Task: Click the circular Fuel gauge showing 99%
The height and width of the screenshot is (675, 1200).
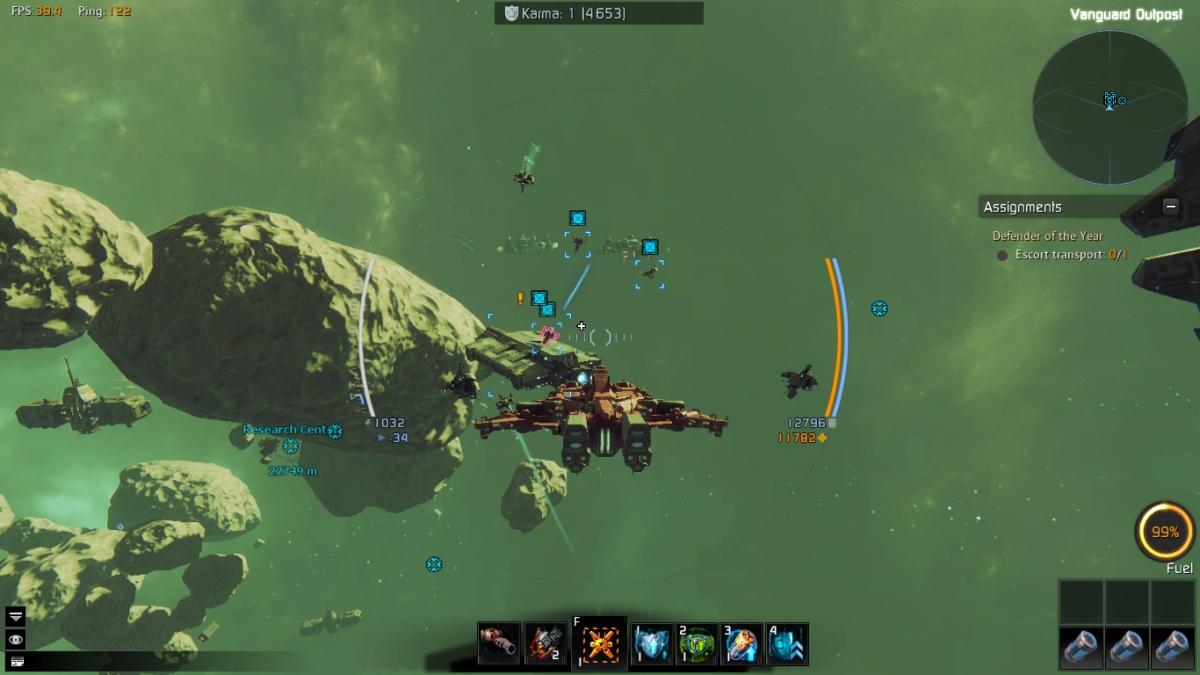Action: click(x=1165, y=532)
